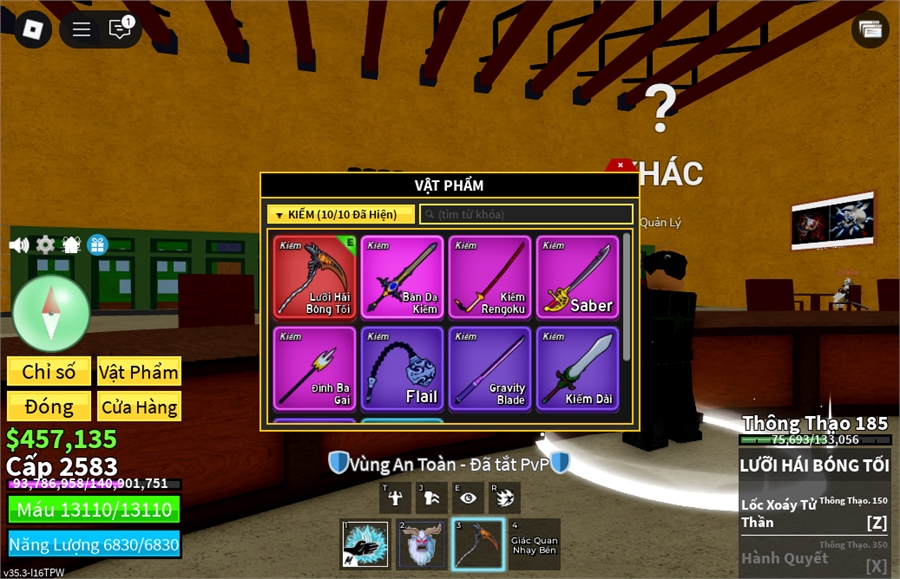Open the Chỉ số stats menu

(49, 372)
